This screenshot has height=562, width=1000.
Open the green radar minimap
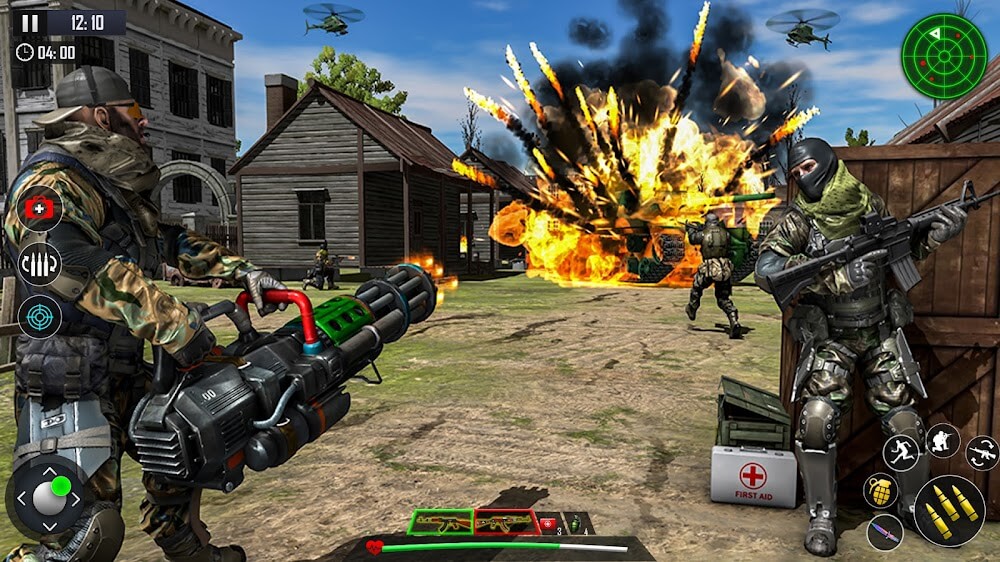click(x=943, y=56)
